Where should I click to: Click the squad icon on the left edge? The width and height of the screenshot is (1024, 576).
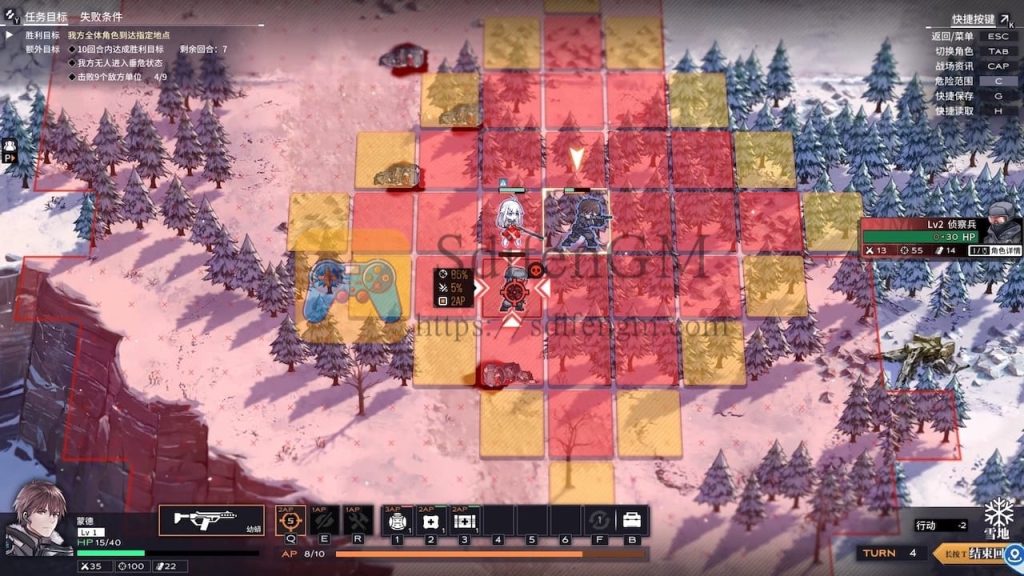point(10,149)
